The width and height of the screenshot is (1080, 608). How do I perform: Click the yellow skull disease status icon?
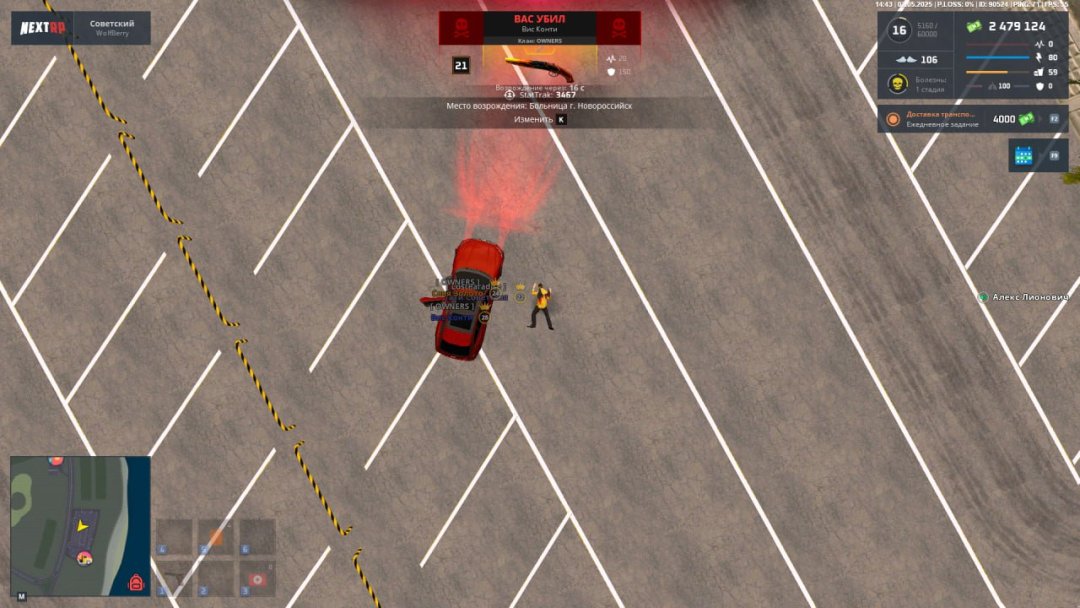(x=898, y=84)
